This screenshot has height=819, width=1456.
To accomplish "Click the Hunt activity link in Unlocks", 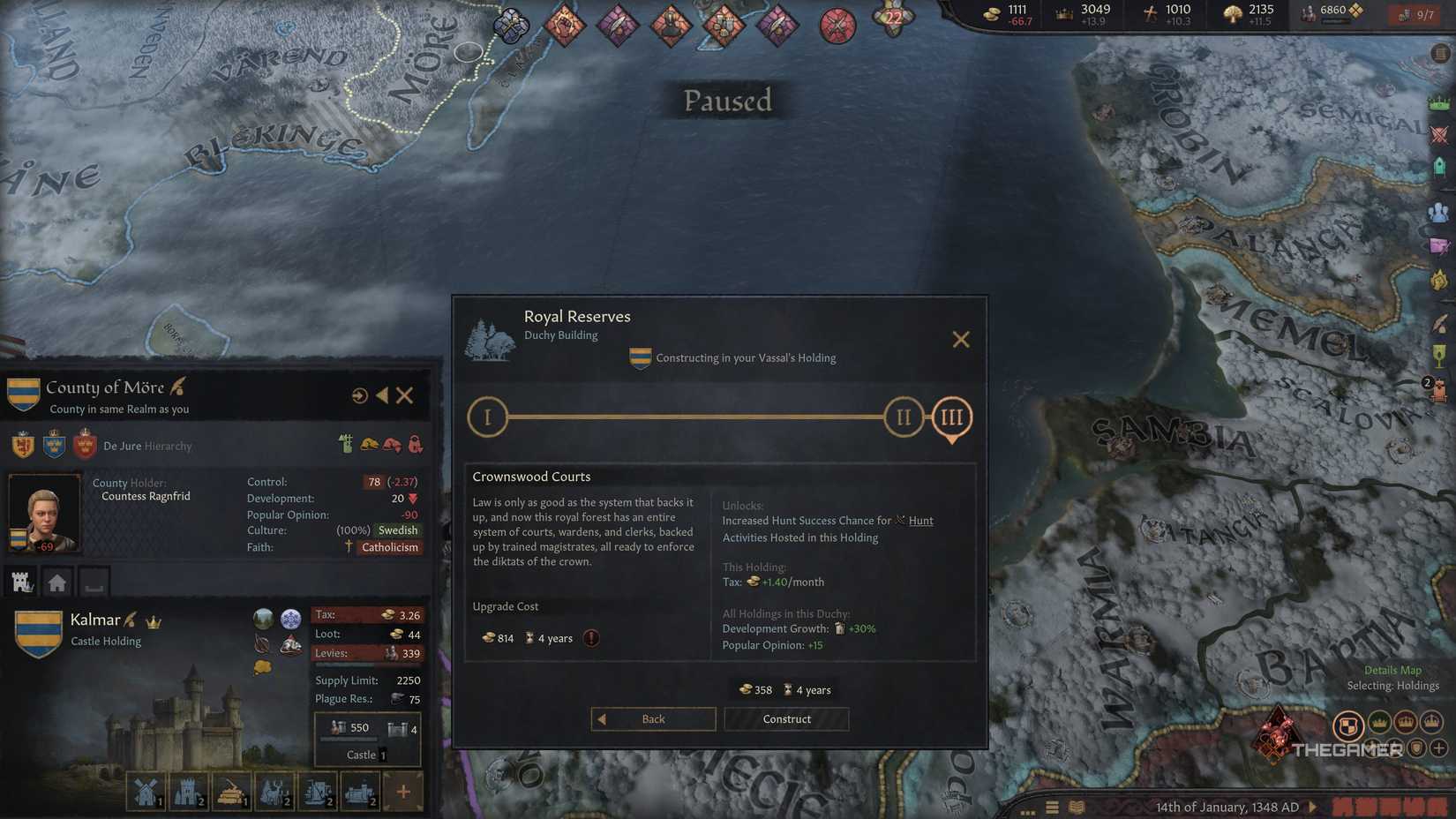I will point(920,521).
